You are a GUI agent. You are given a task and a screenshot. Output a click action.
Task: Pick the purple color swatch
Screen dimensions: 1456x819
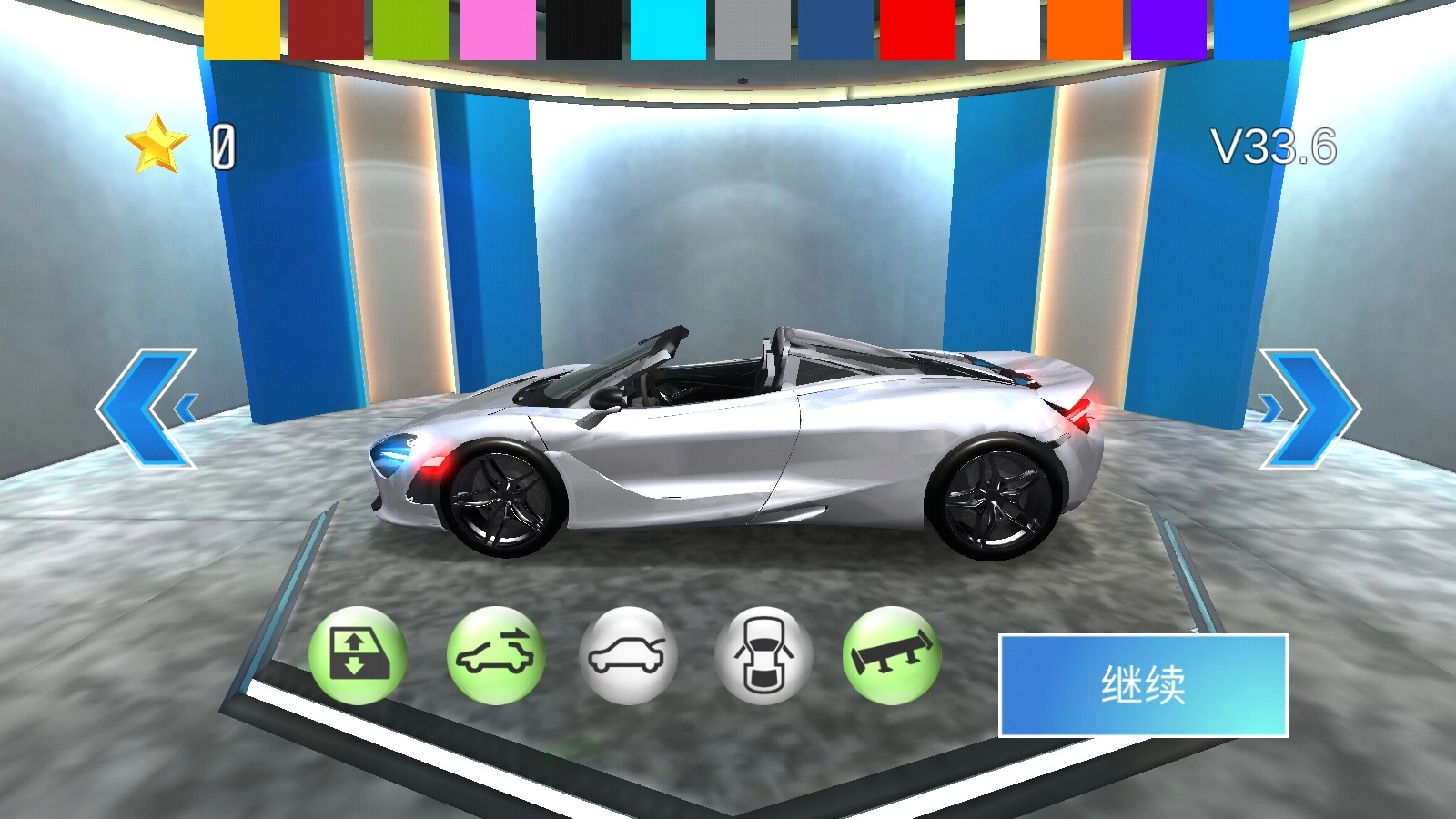[x=1169, y=27]
